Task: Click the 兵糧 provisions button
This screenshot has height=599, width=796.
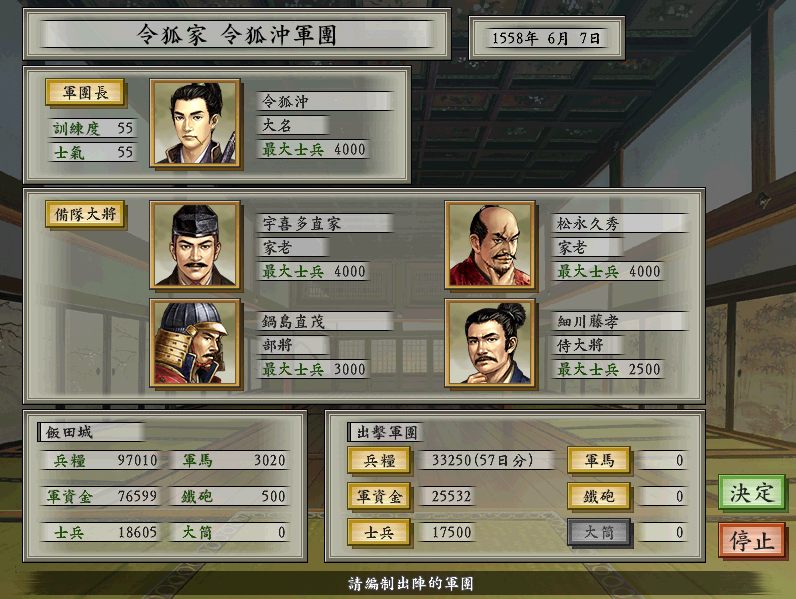Action: click(379, 460)
